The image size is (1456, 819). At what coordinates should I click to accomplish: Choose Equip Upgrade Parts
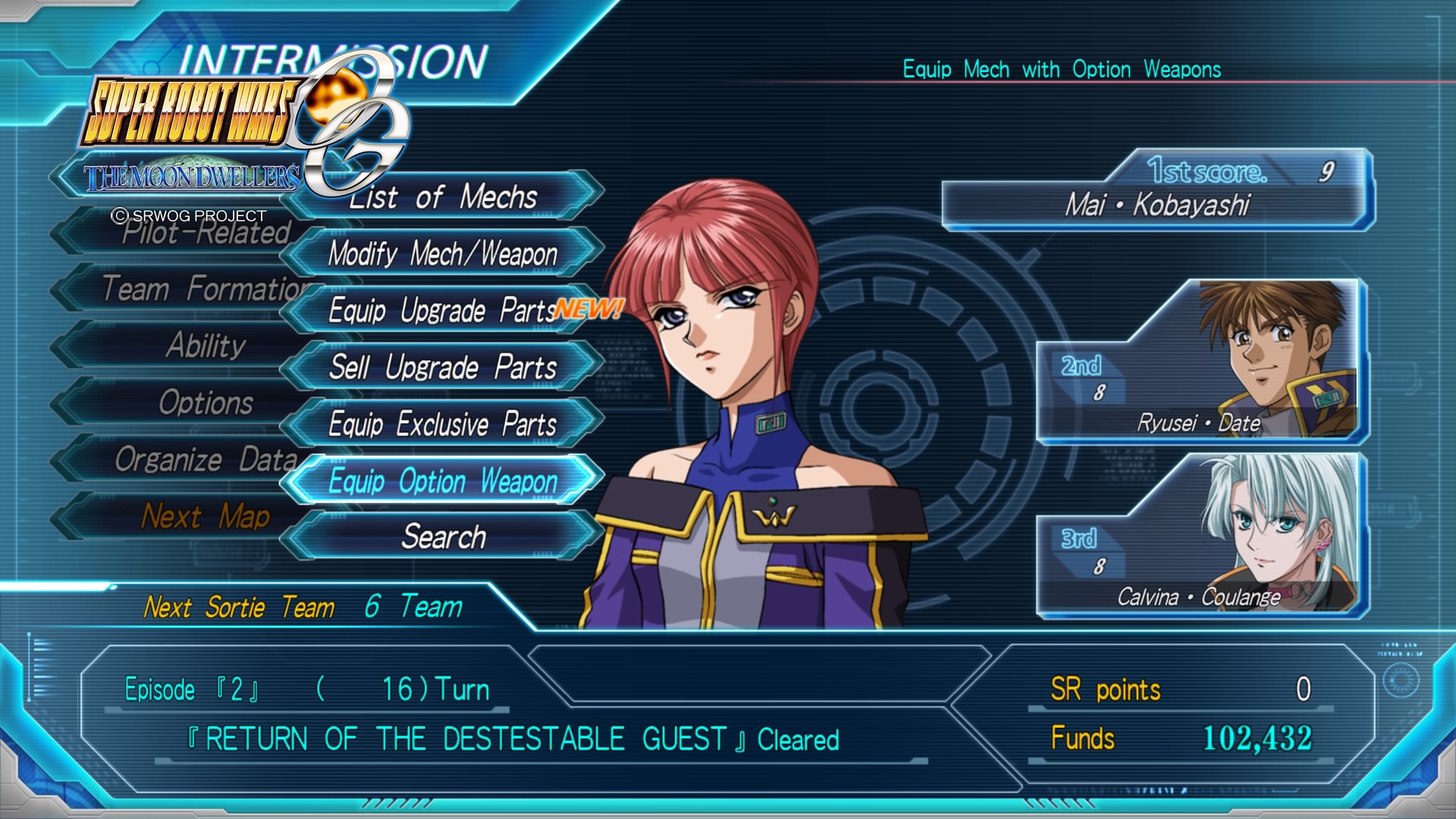tap(443, 310)
